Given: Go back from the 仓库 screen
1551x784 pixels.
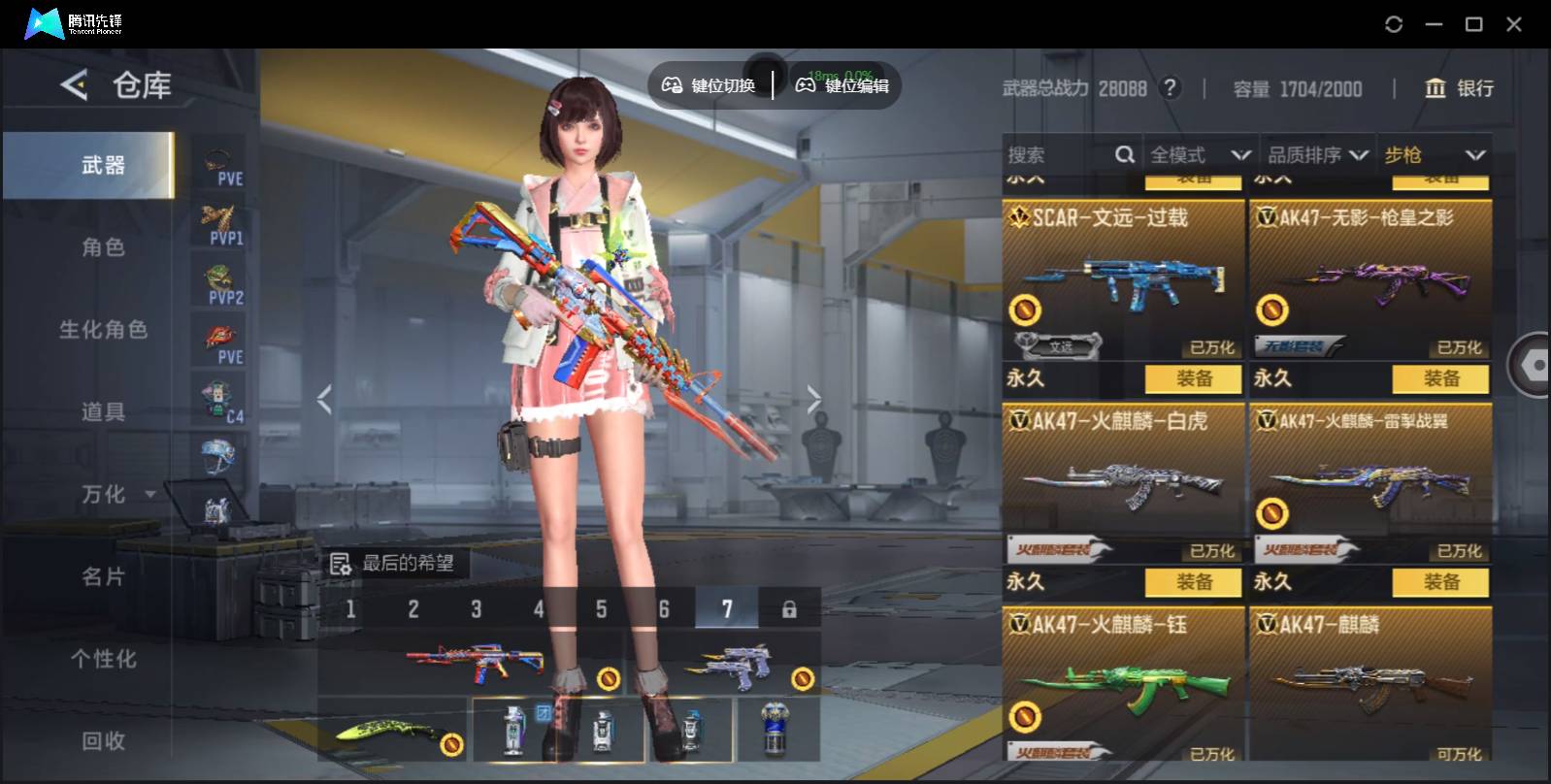Looking at the screenshot, I should click(75, 85).
